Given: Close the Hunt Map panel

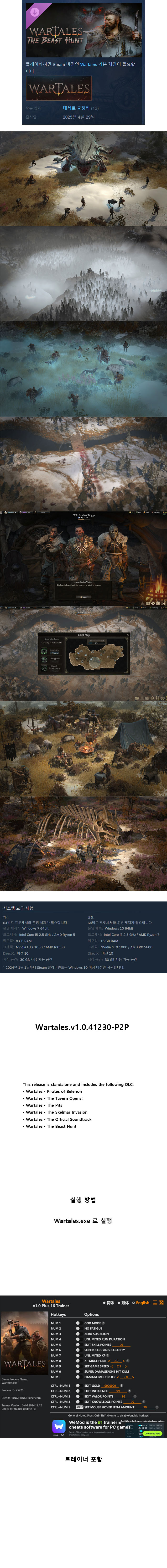Looking at the screenshot, I should pyautogui.click(x=128, y=635).
